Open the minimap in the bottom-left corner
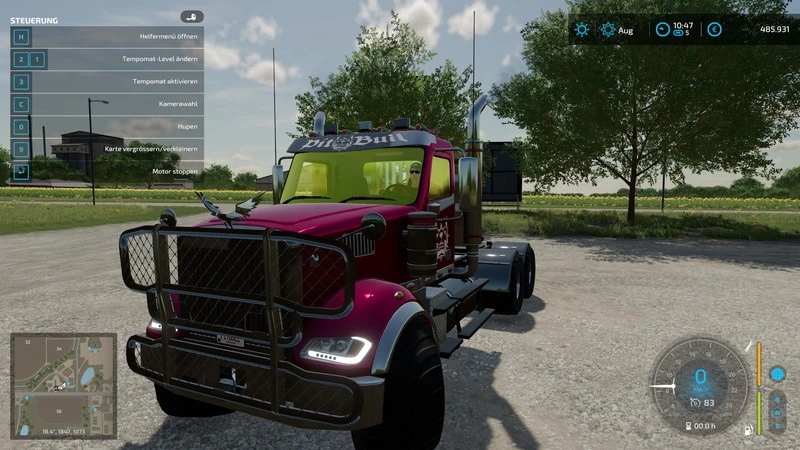The width and height of the screenshot is (800, 450). tap(63, 384)
